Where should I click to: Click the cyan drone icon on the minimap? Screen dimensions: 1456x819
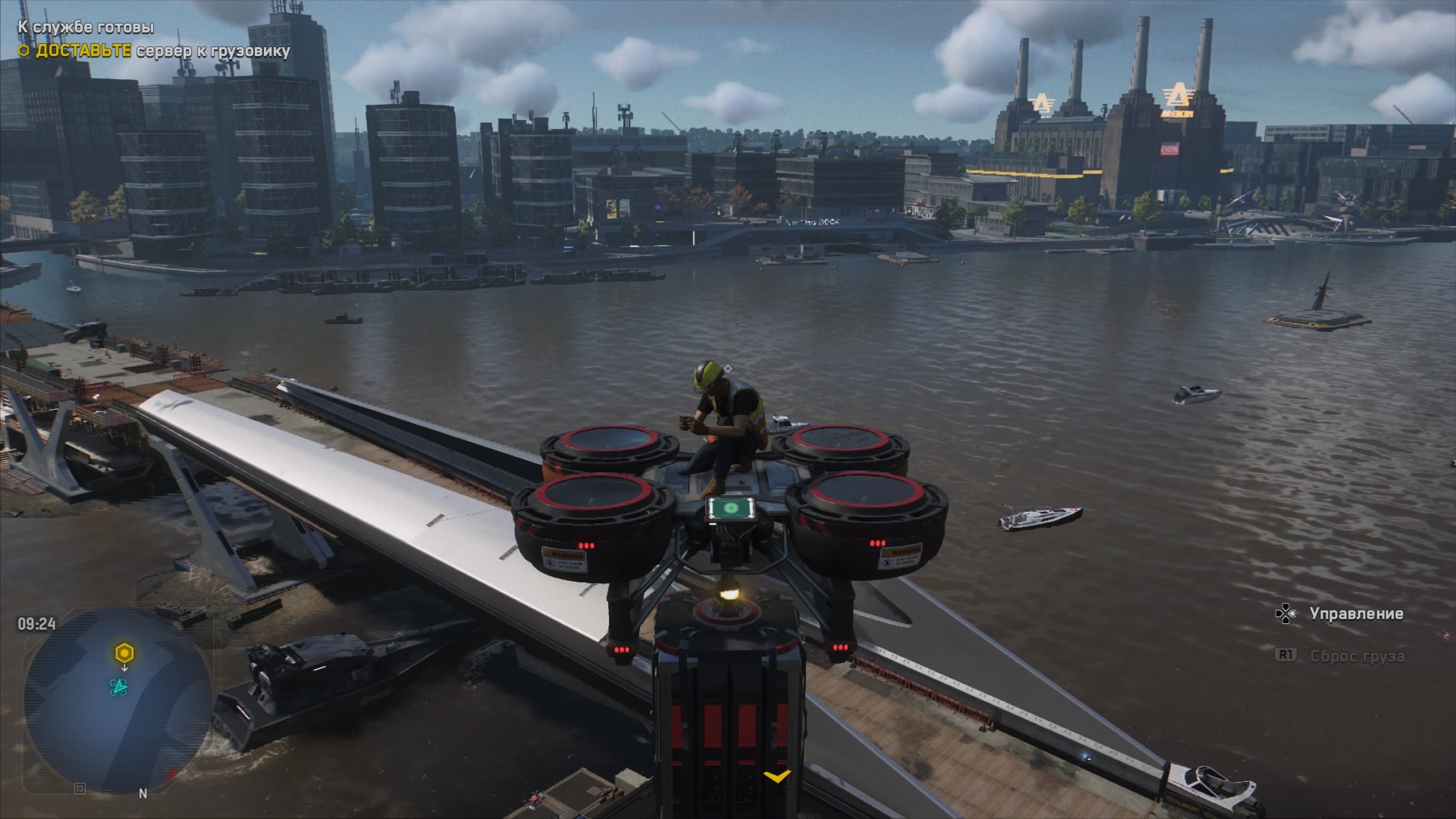click(118, 687)
